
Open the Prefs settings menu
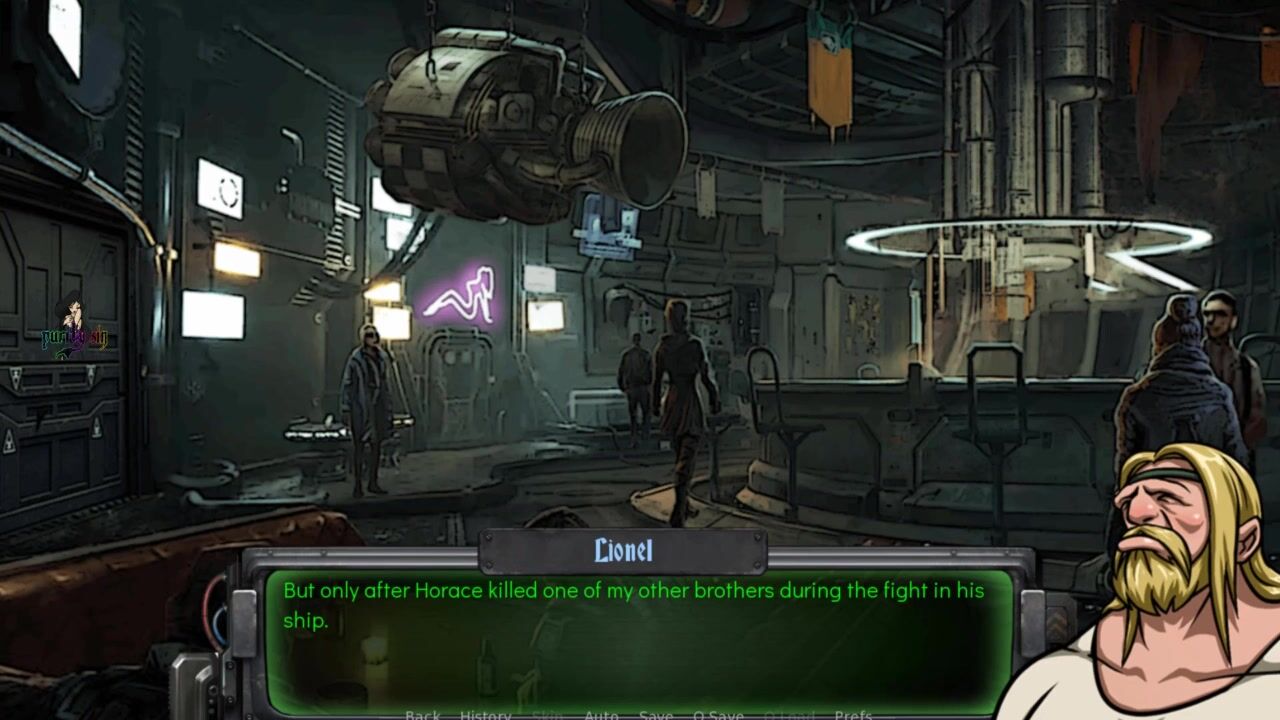pos(853,714)
